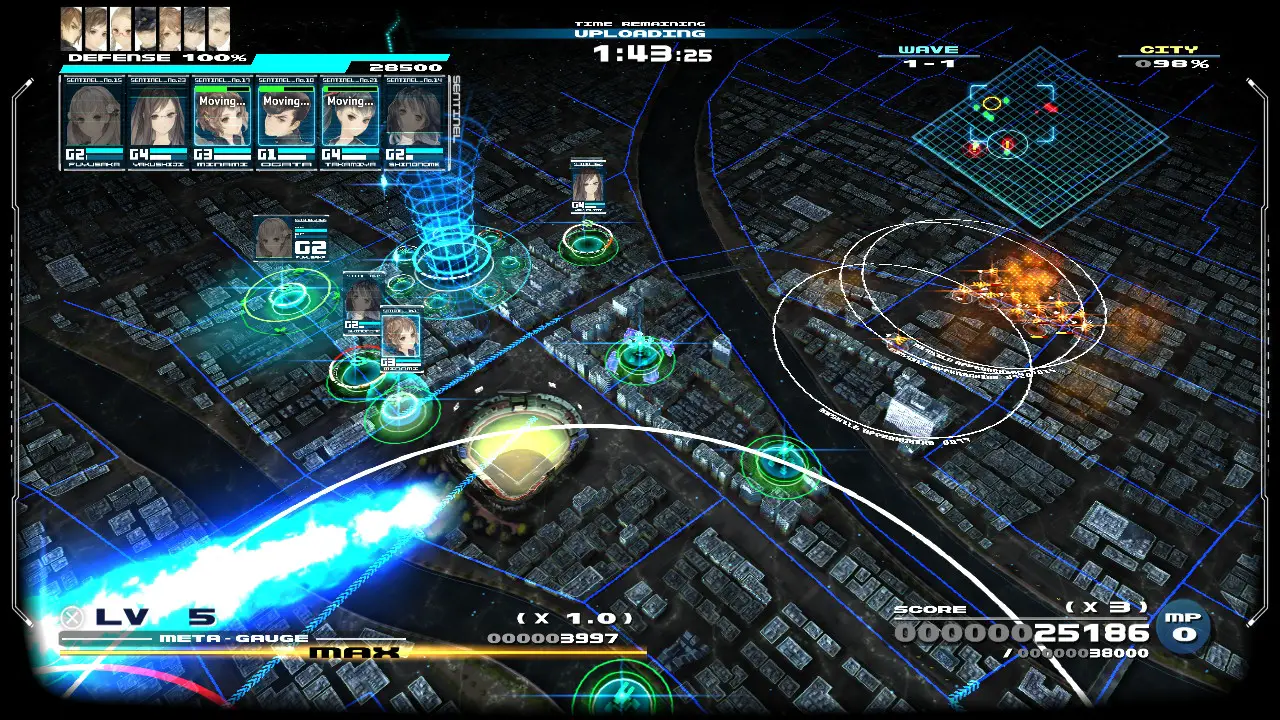Select Minami's G3 unit tag on the battlefield
The width and height of the screenshot is (1280, 720).
400,340
